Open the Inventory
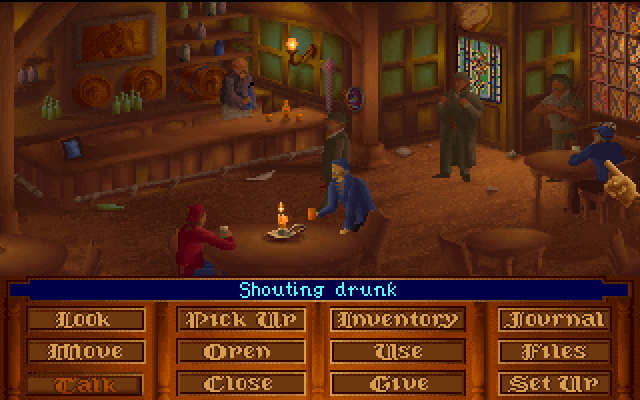The width and height of the screenshot is (640, 400). click(x=398, y=320)
